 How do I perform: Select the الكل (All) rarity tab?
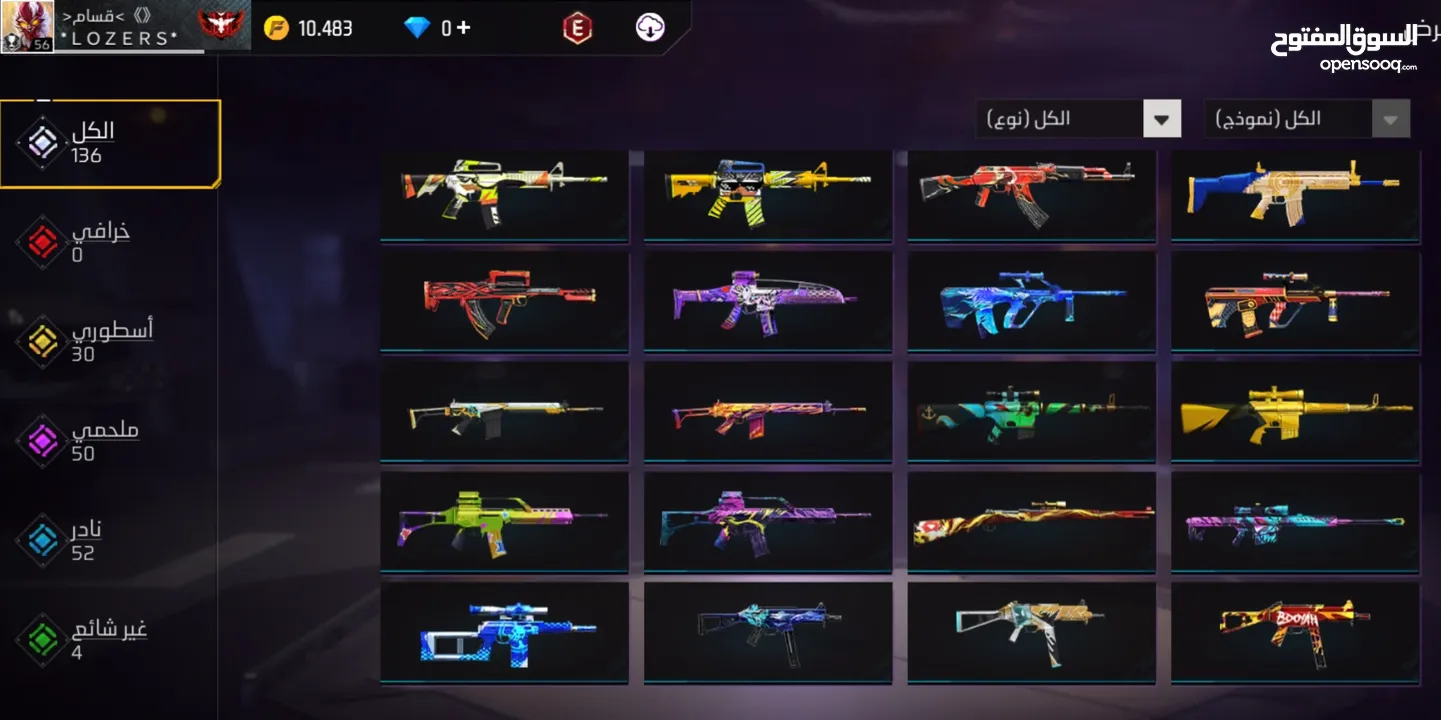point(110,144)
